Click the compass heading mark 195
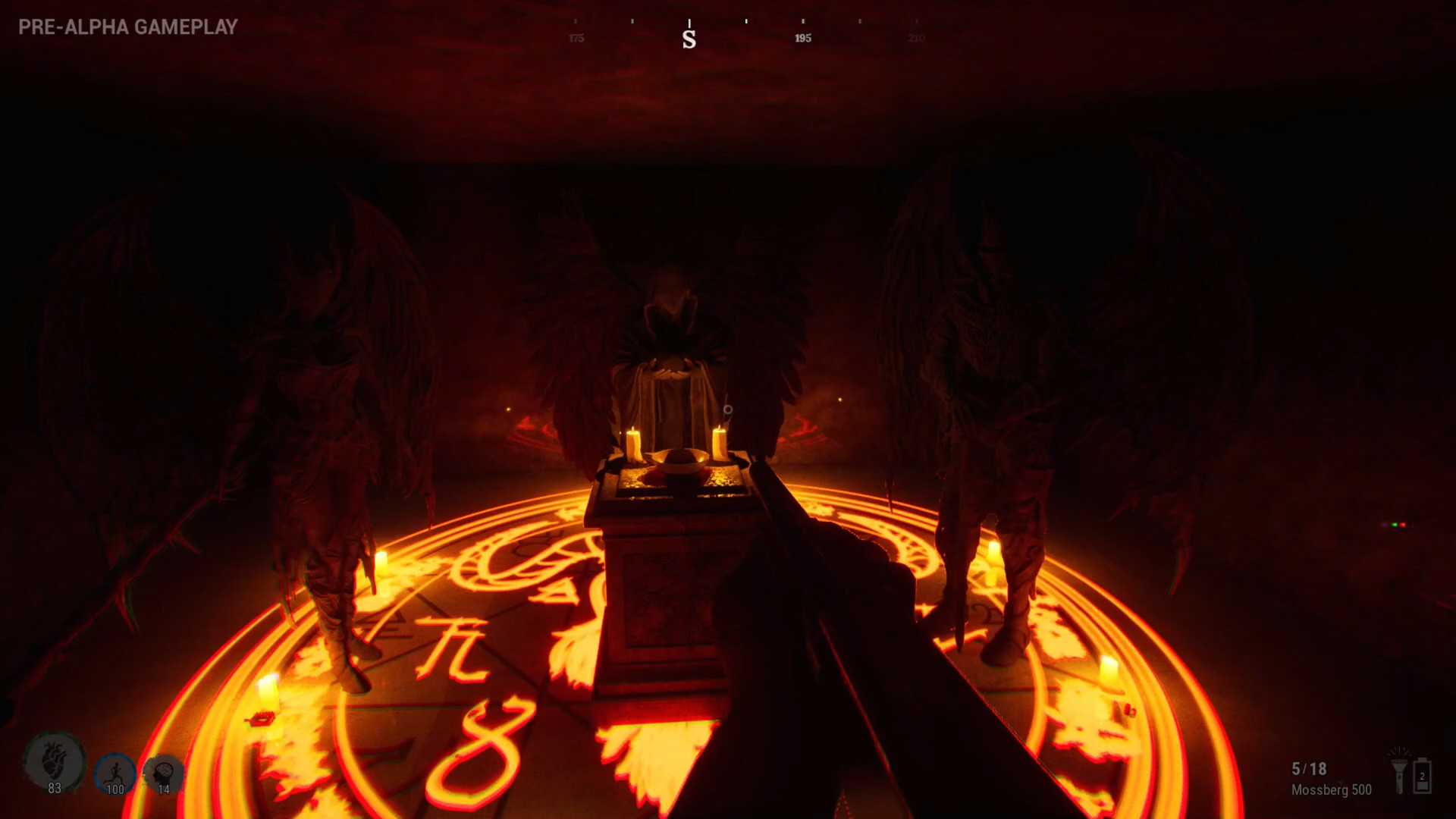1456x819 pixels. point(803,37)
